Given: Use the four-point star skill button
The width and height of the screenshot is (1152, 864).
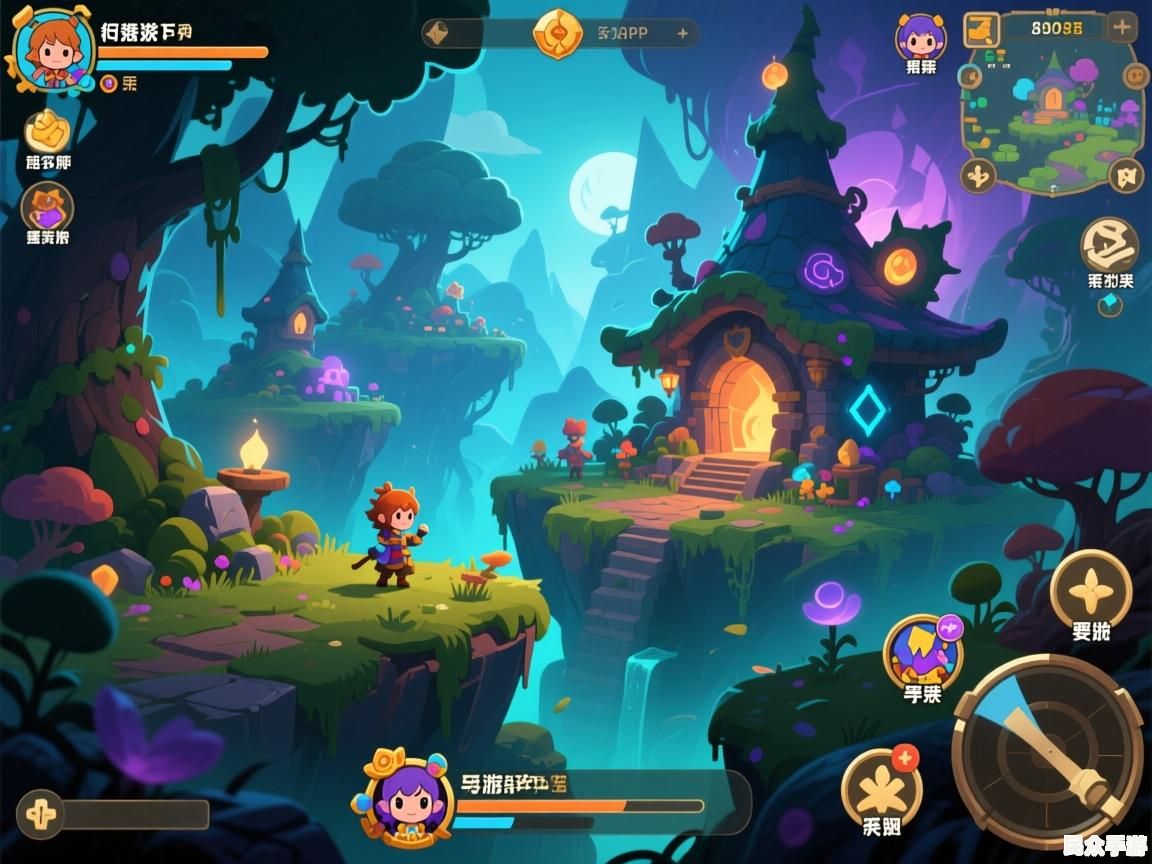Looking at the screenshot, I should [1091, 590].
